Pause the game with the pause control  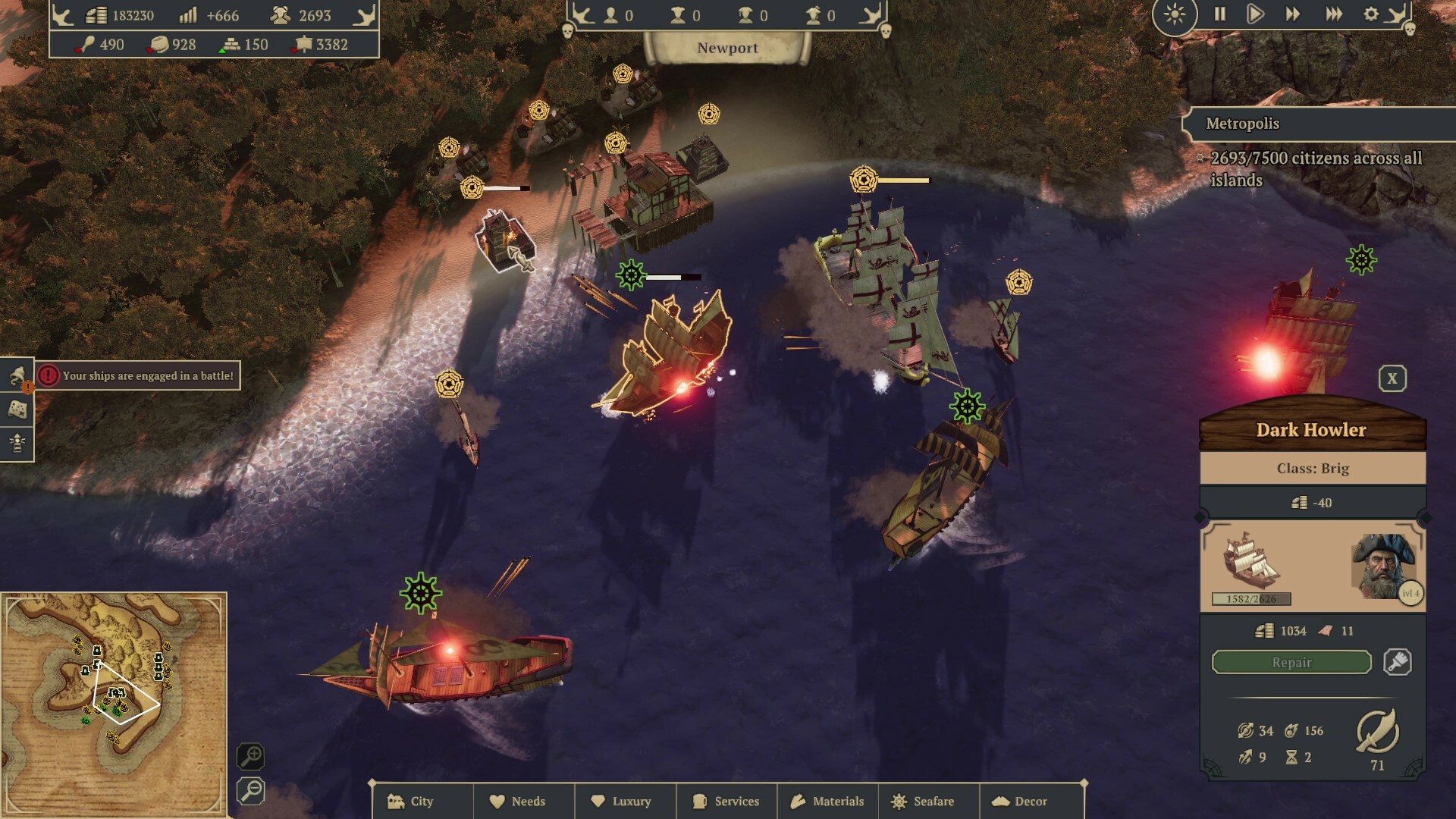1221,14
